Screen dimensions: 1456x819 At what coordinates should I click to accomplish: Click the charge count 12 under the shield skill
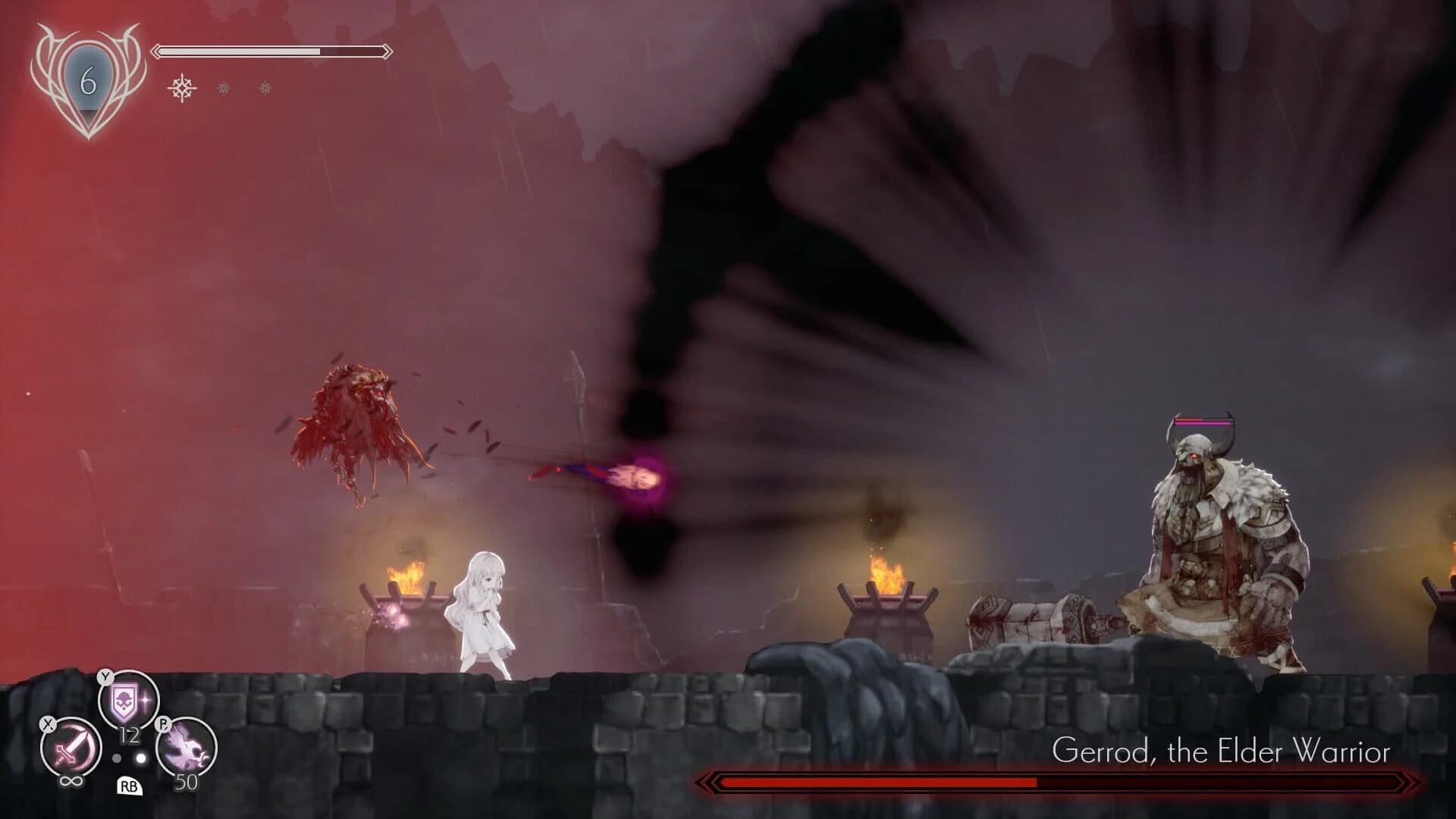pos(130,733)
